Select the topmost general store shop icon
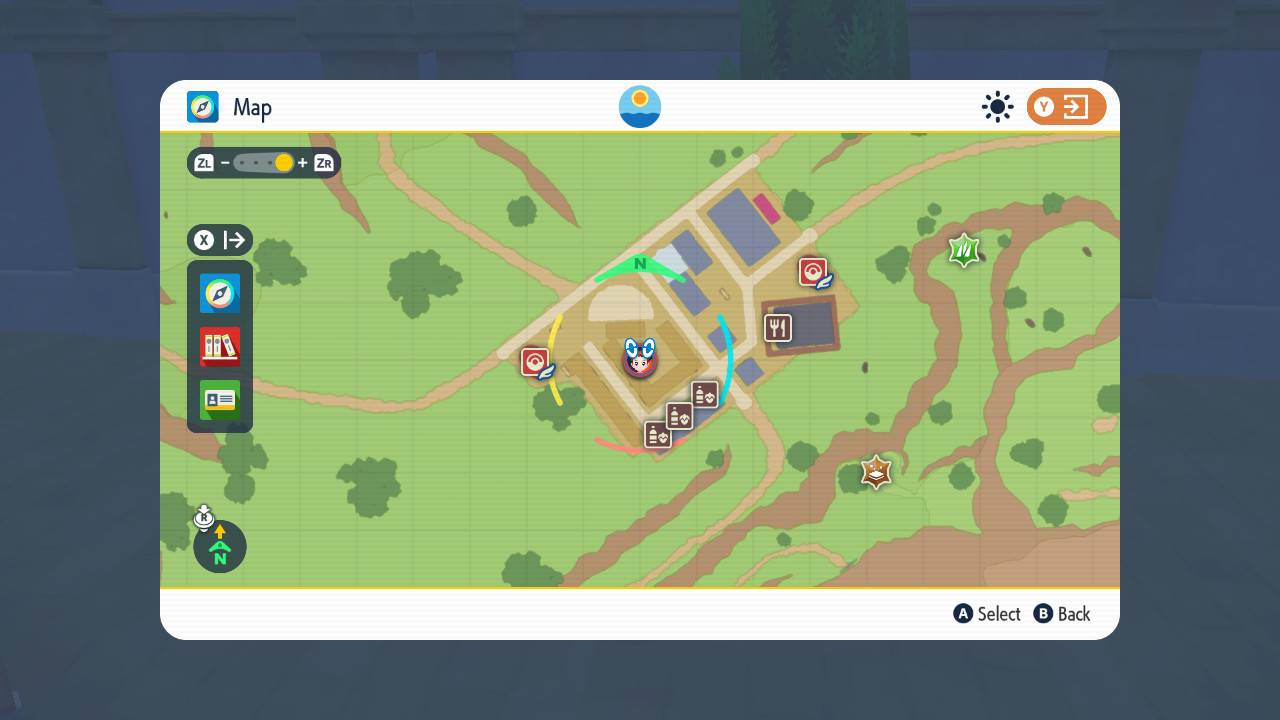This screenshot has width=1280, height=720. point(704,393)
